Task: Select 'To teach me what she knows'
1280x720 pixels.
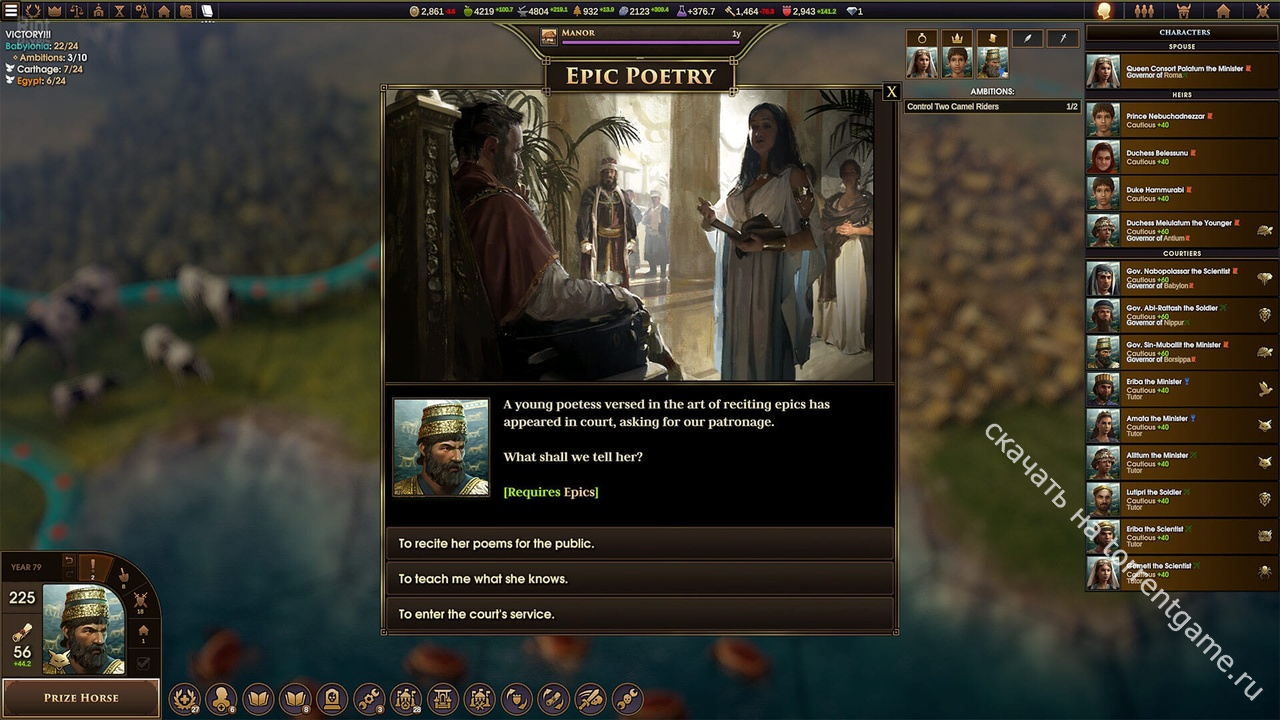Action: tap(638, 579)
